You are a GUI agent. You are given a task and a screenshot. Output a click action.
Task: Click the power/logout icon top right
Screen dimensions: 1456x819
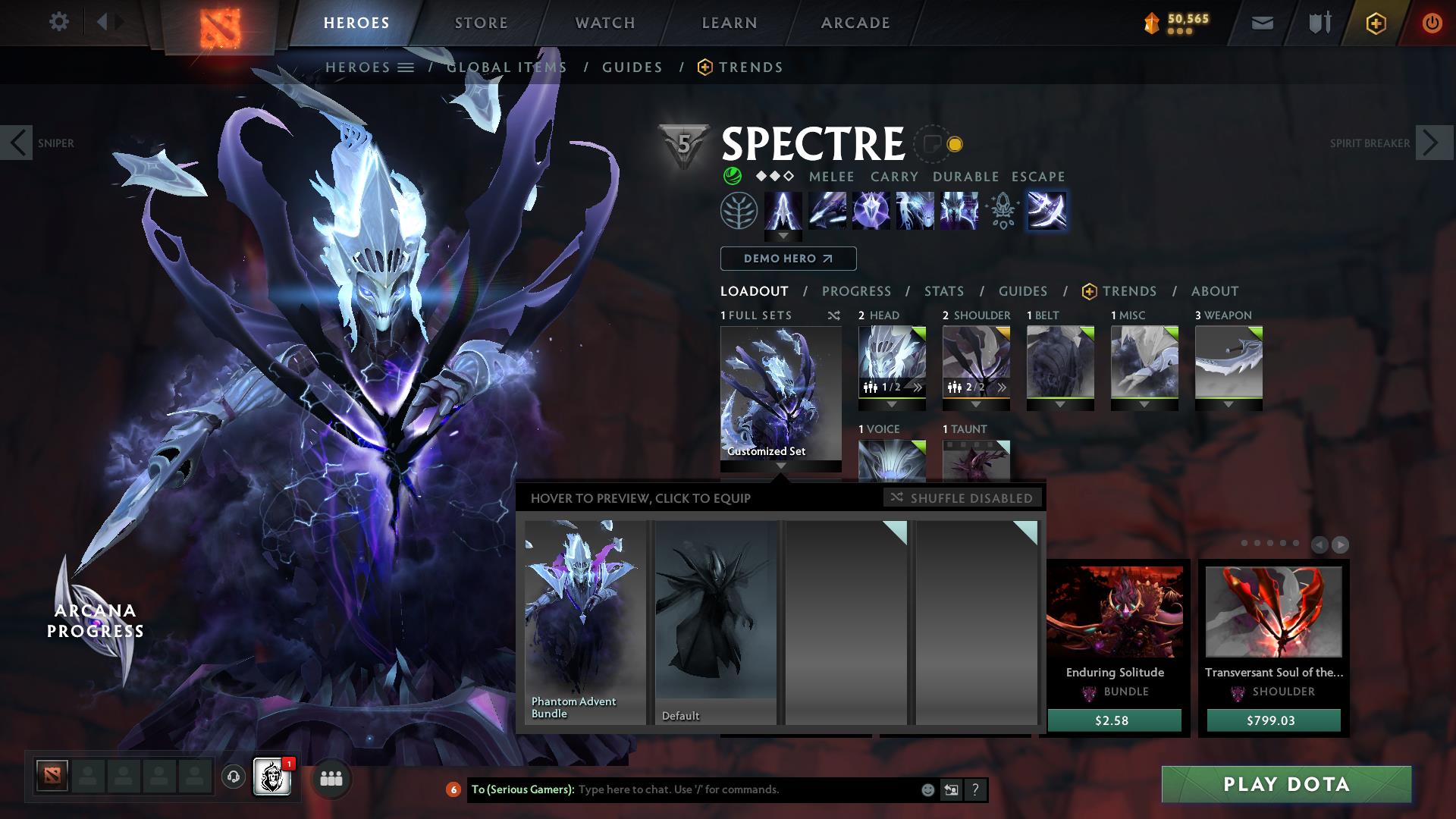click(x=1432, y=23)
